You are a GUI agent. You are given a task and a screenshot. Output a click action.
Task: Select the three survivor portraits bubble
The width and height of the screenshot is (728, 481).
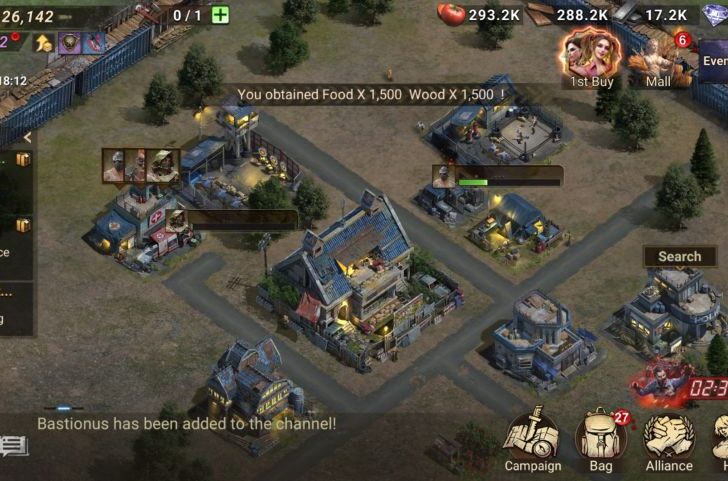coord(140,166)
